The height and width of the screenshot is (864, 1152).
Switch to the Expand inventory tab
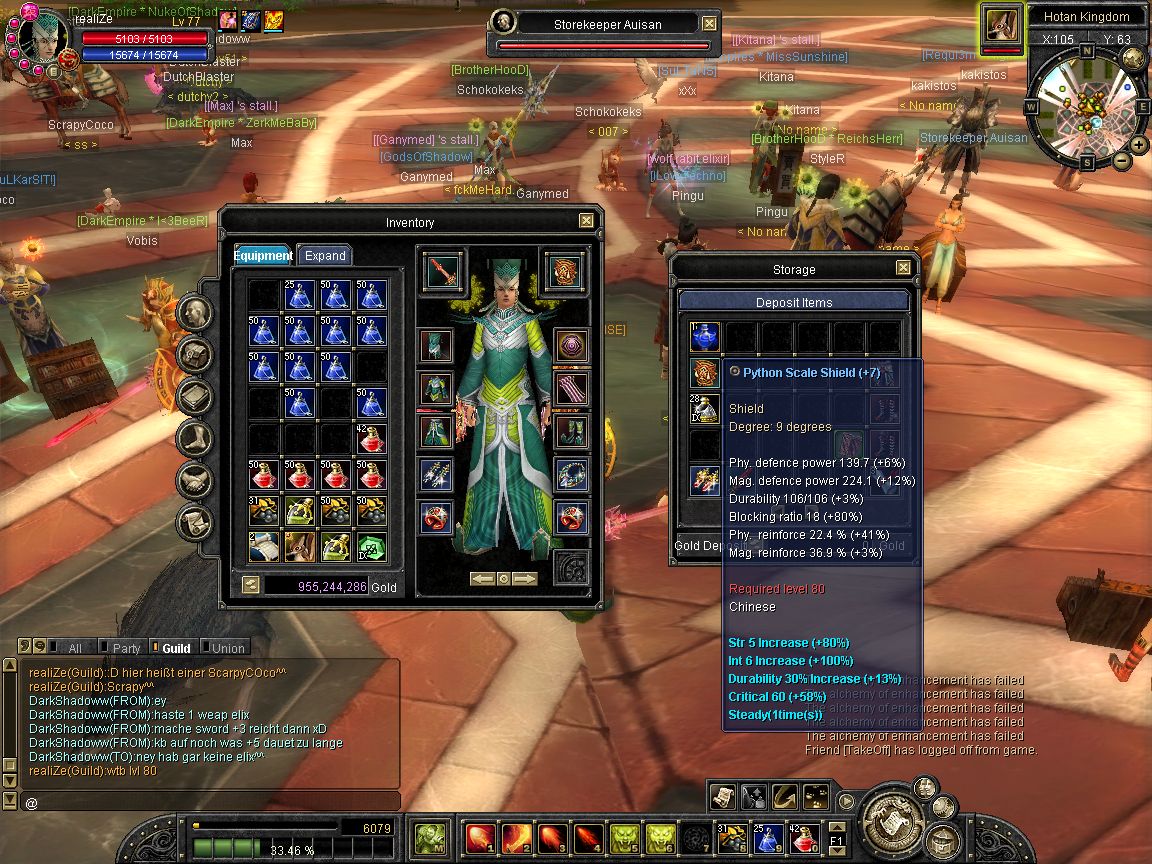pos(325,256)
